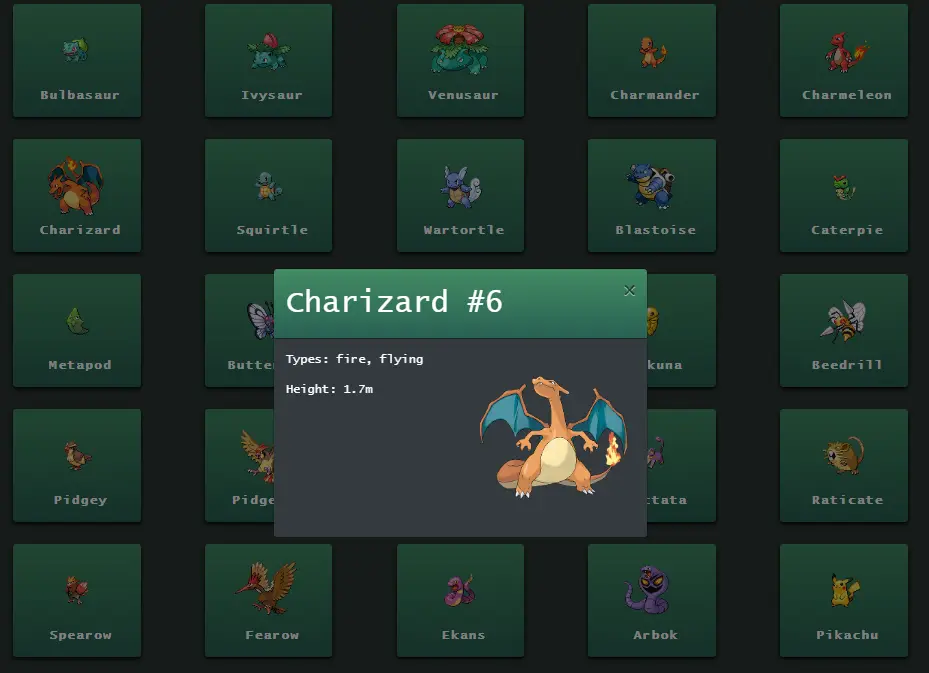
Task: Close the Charizard details popup
Action: pyautogui.click(x=629, y=291)
